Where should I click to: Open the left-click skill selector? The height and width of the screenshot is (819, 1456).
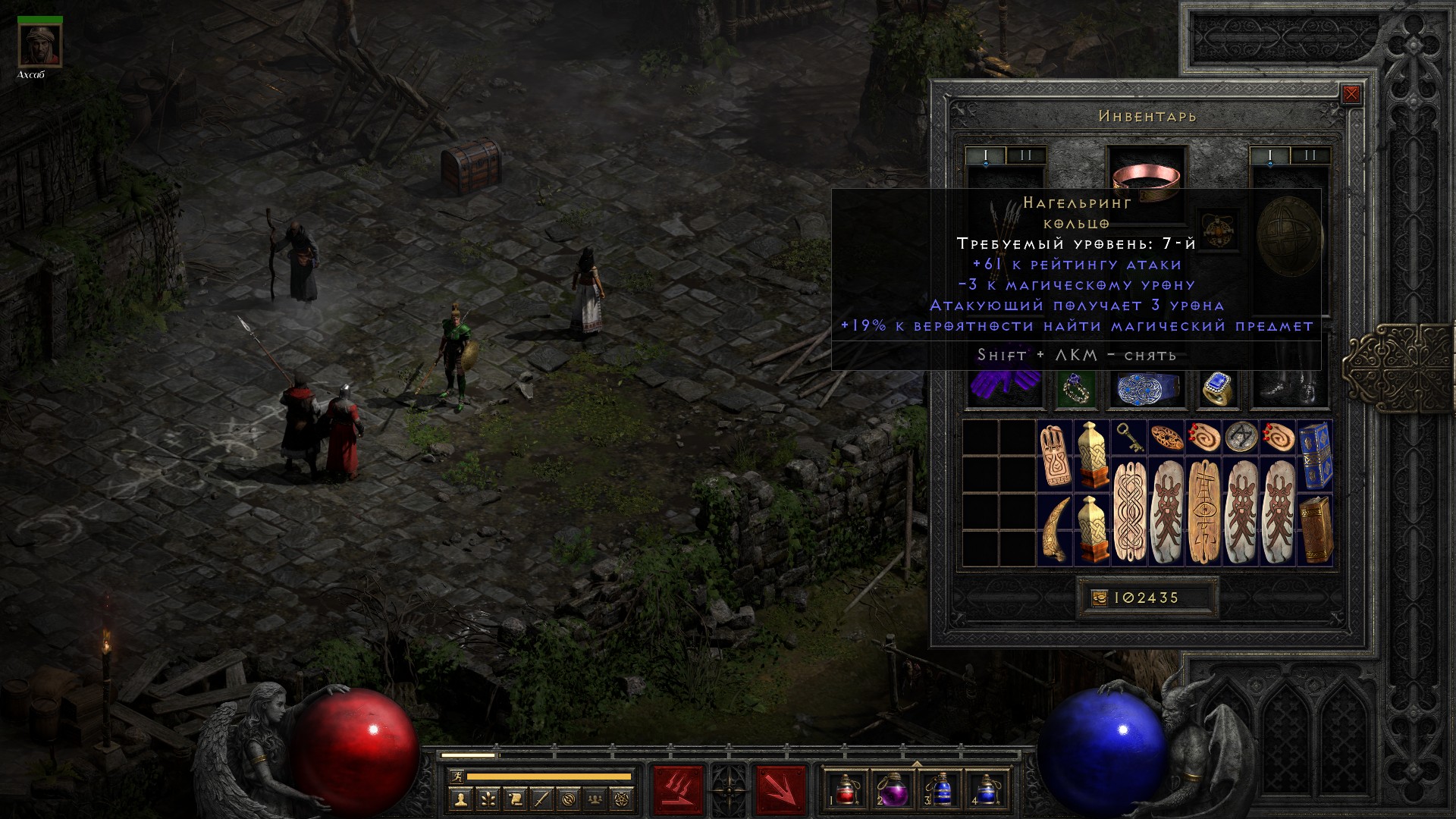pyautogui.click(x=677, y=789)
